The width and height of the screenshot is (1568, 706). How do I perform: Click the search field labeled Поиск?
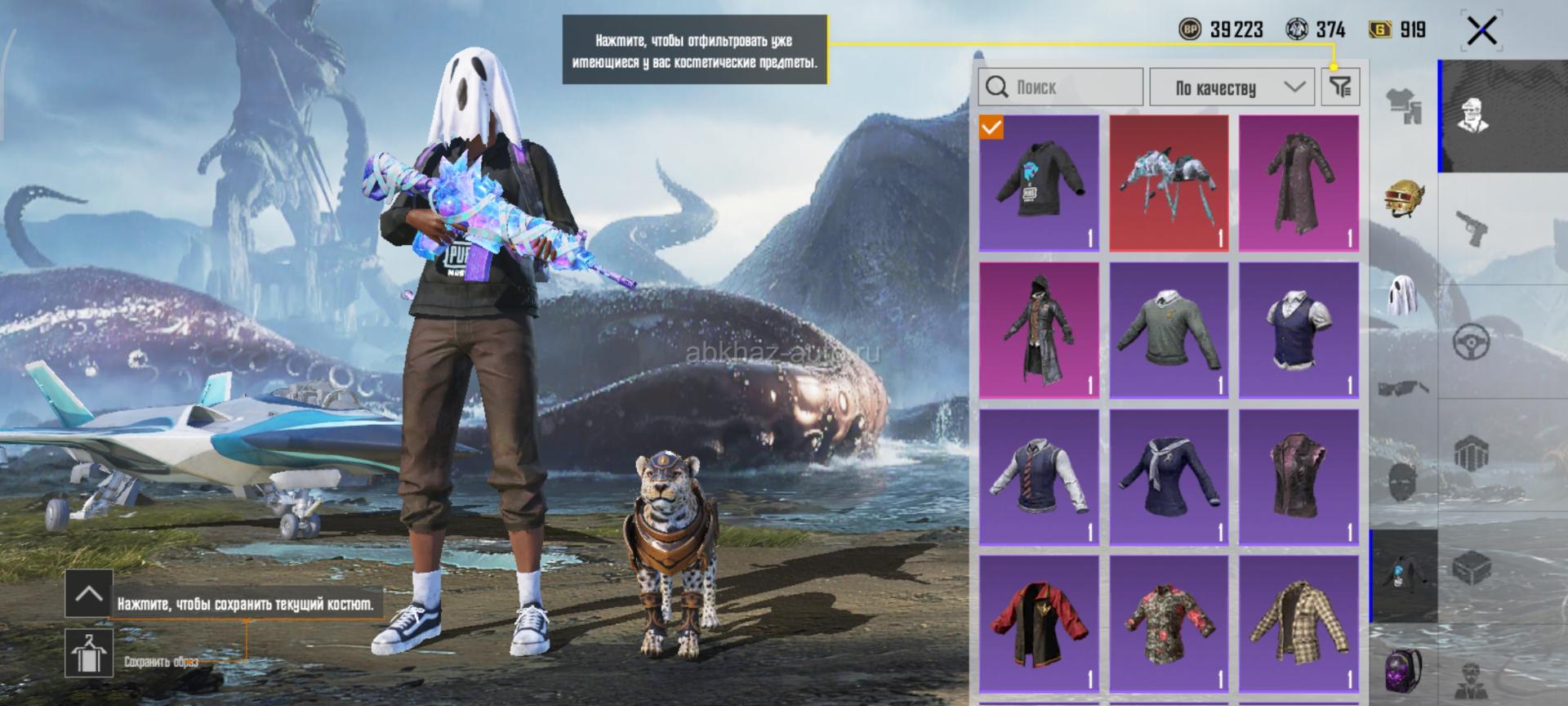pos(1060,87)
